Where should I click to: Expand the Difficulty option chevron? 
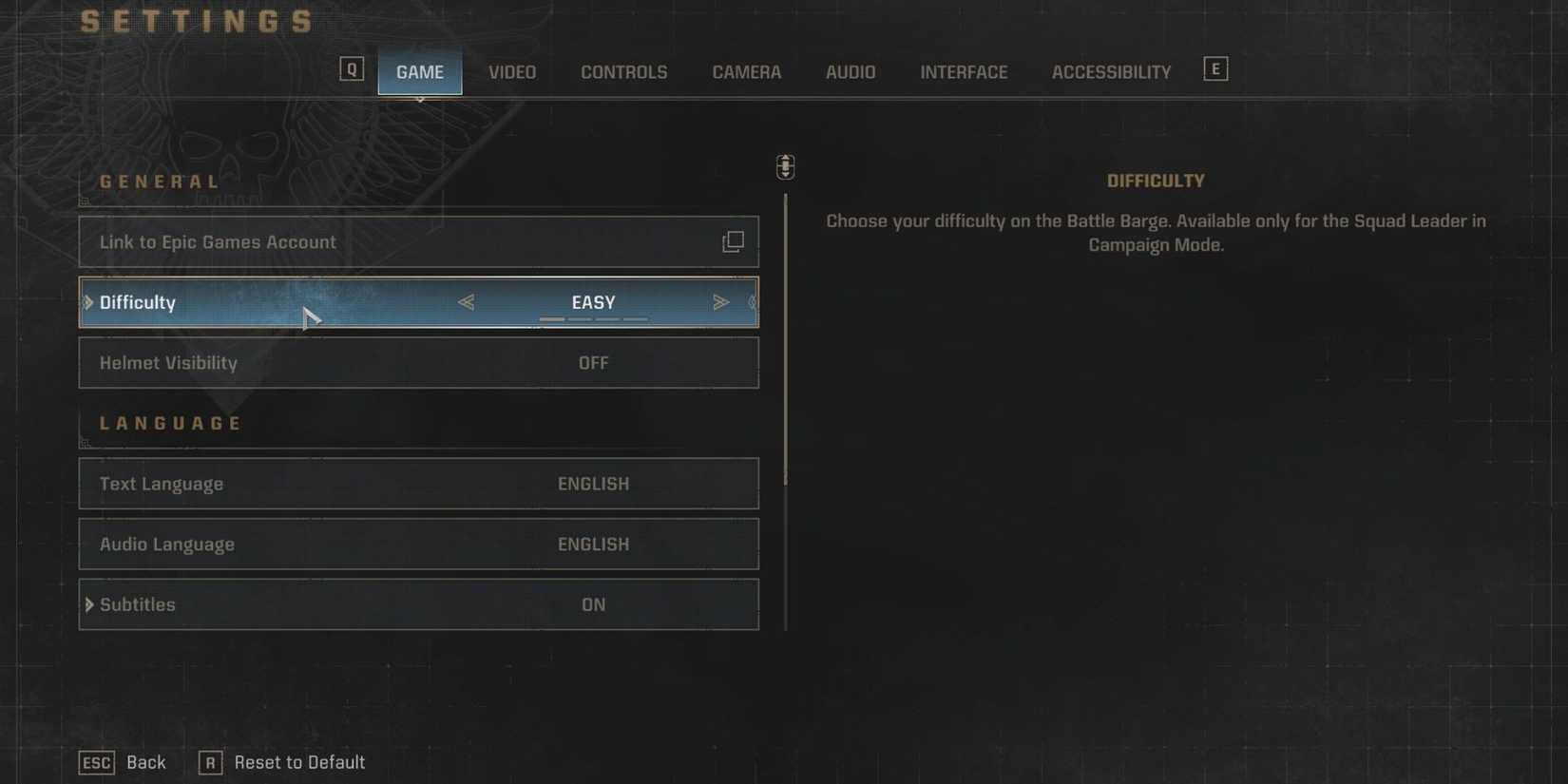pyautogui.click(x=89, y=301)
